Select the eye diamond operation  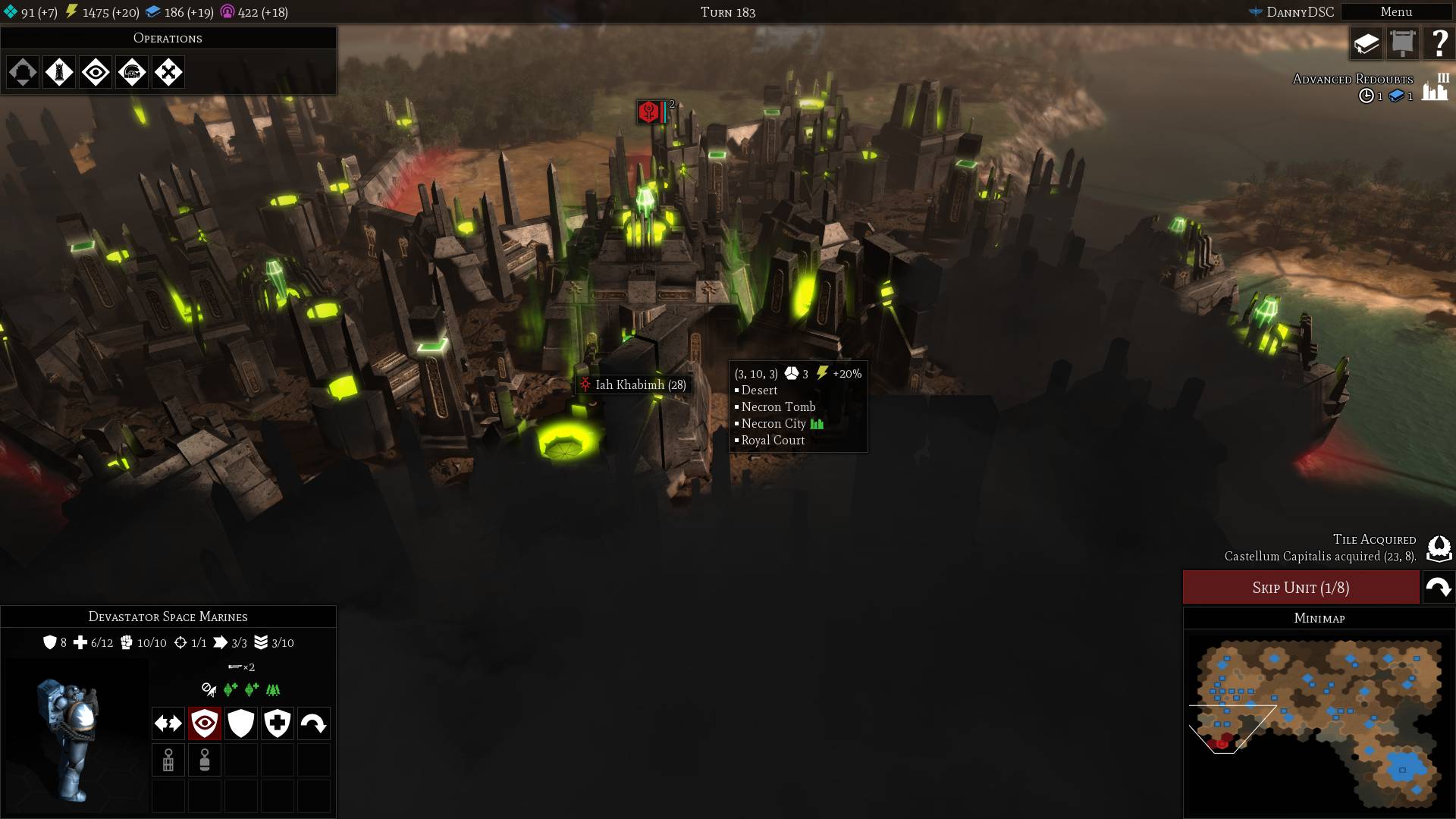[96, 73]
